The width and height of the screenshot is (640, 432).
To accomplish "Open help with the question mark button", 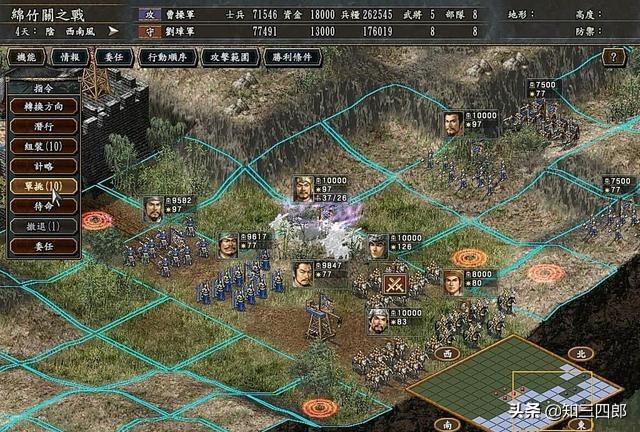I will click(x=615, y=57).
